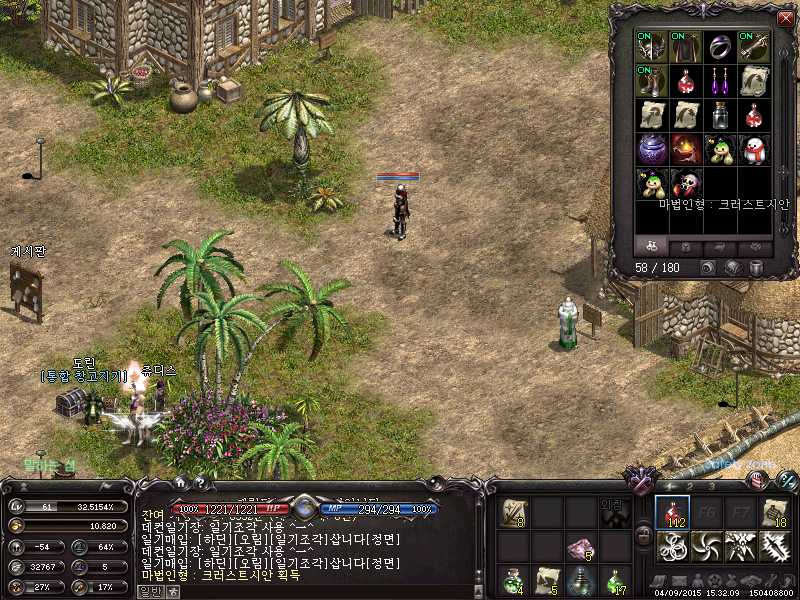Toggle the hotbar padlock button

pyautogui.click(x=645, y=534)
